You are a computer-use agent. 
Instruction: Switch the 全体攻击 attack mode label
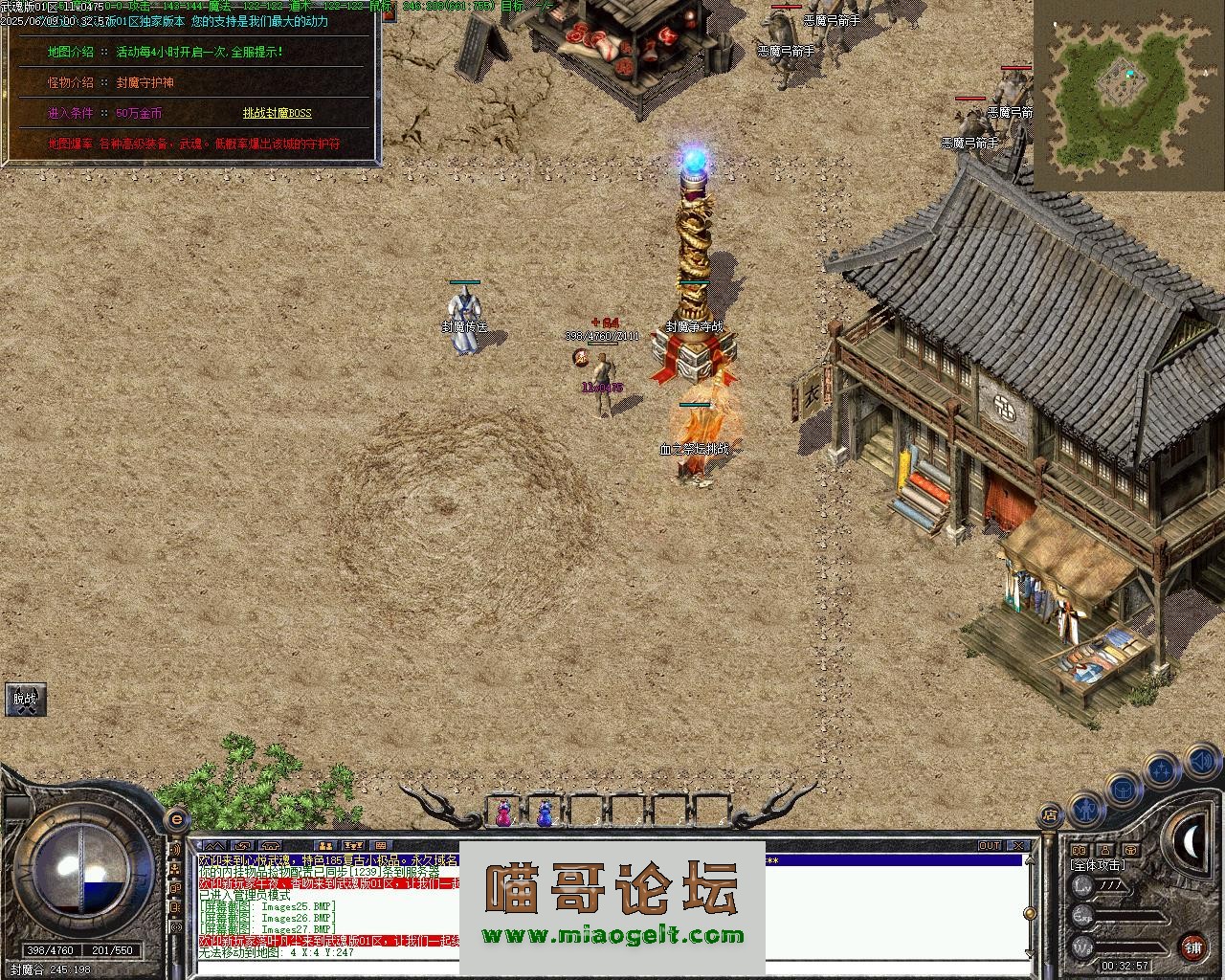pyautogui.click(x=1099, y=865)
